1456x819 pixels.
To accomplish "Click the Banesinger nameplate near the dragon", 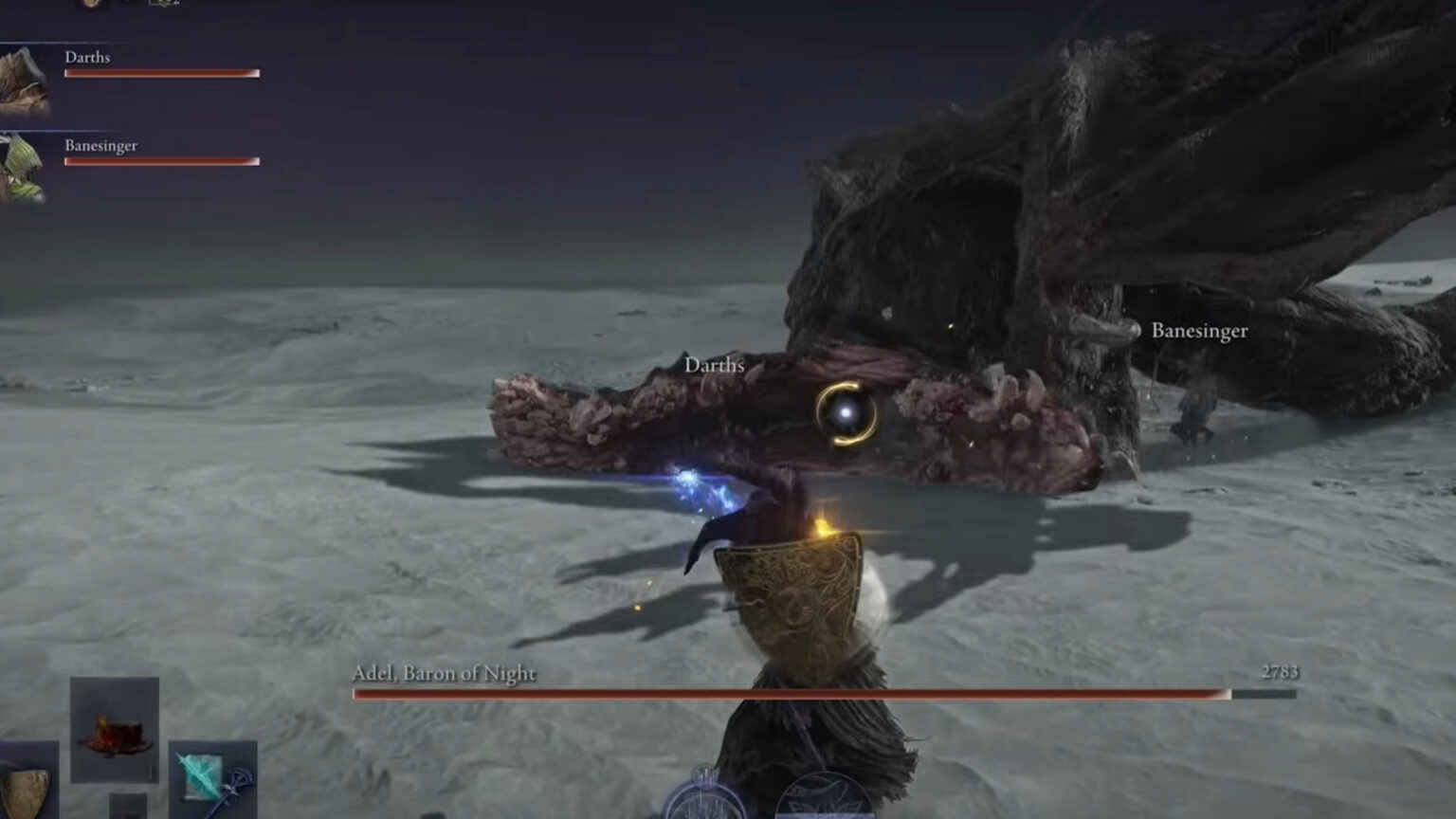I will (x=1200, y=332).
